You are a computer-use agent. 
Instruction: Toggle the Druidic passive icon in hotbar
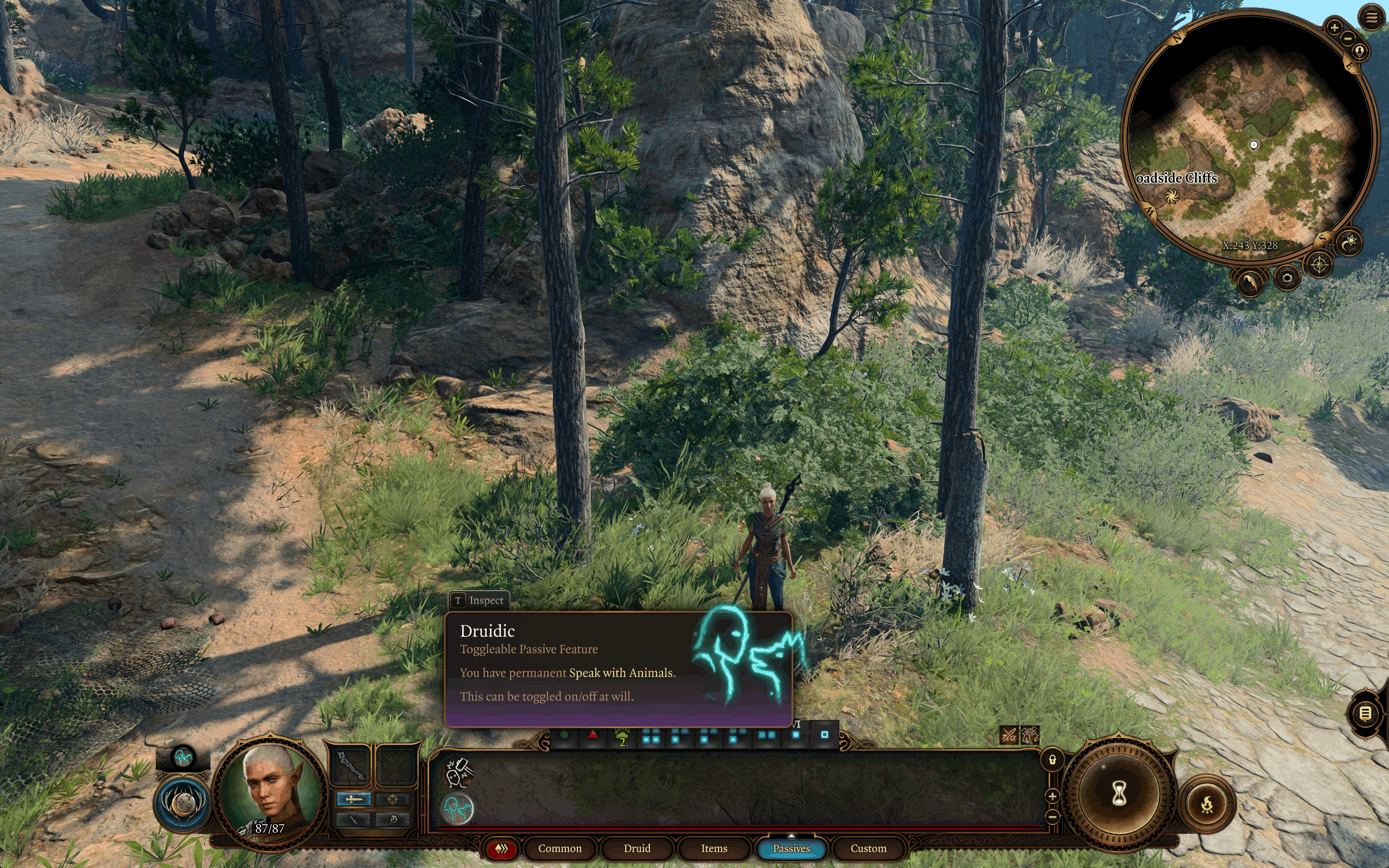pyautogui.click(x=457, y=808)
